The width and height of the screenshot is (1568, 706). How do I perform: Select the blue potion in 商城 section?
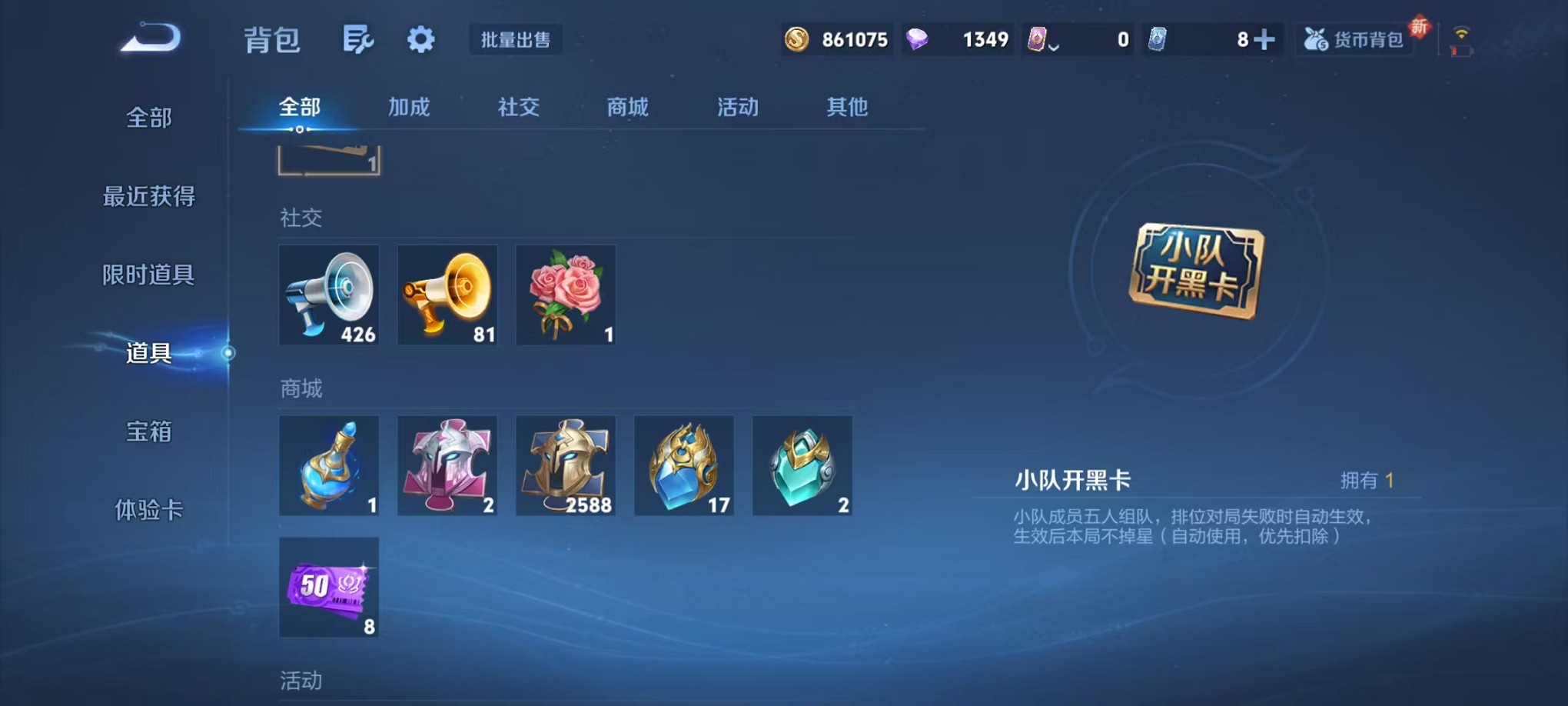[329, 465]
